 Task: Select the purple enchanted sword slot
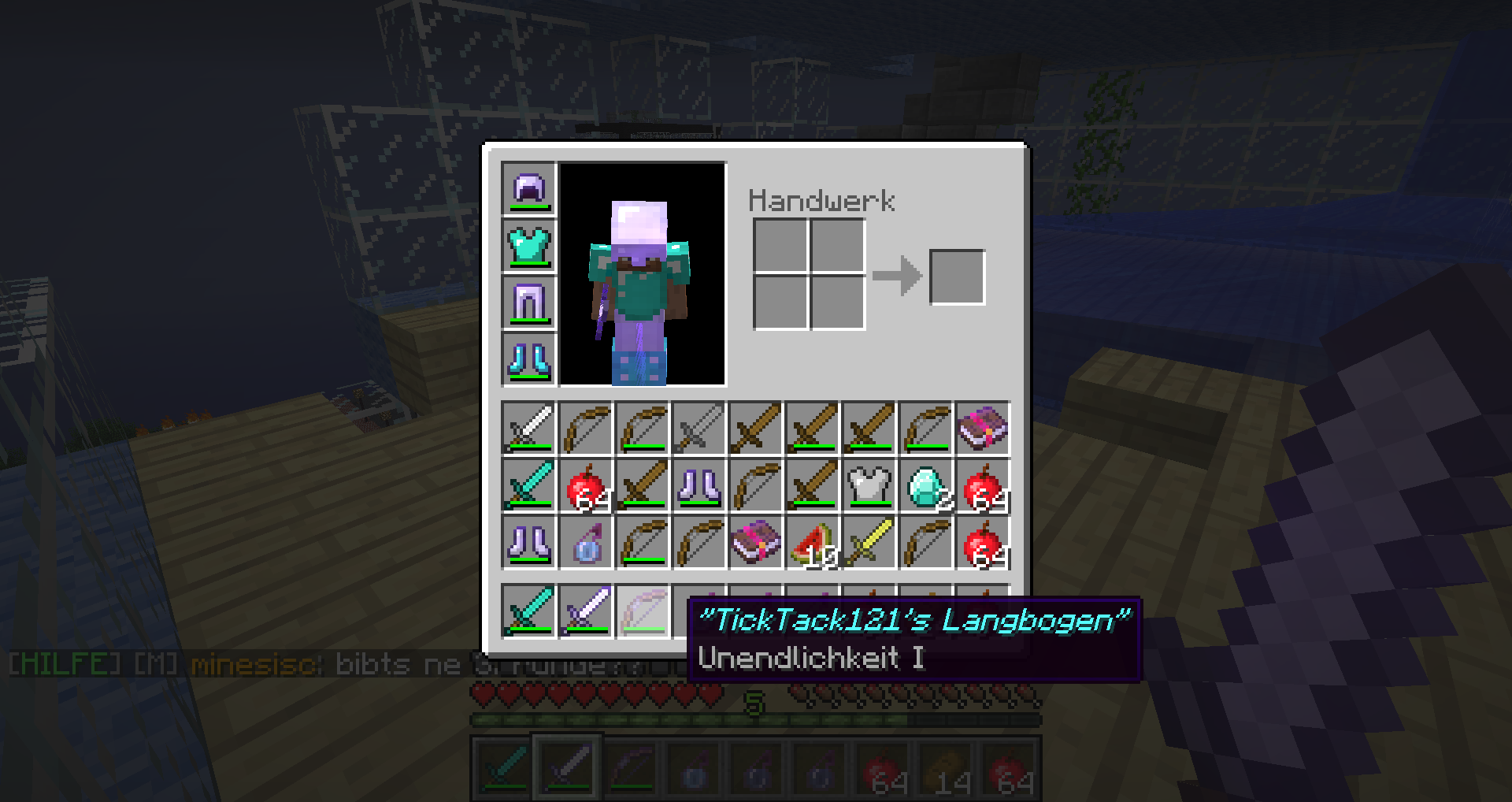point(585,611)
